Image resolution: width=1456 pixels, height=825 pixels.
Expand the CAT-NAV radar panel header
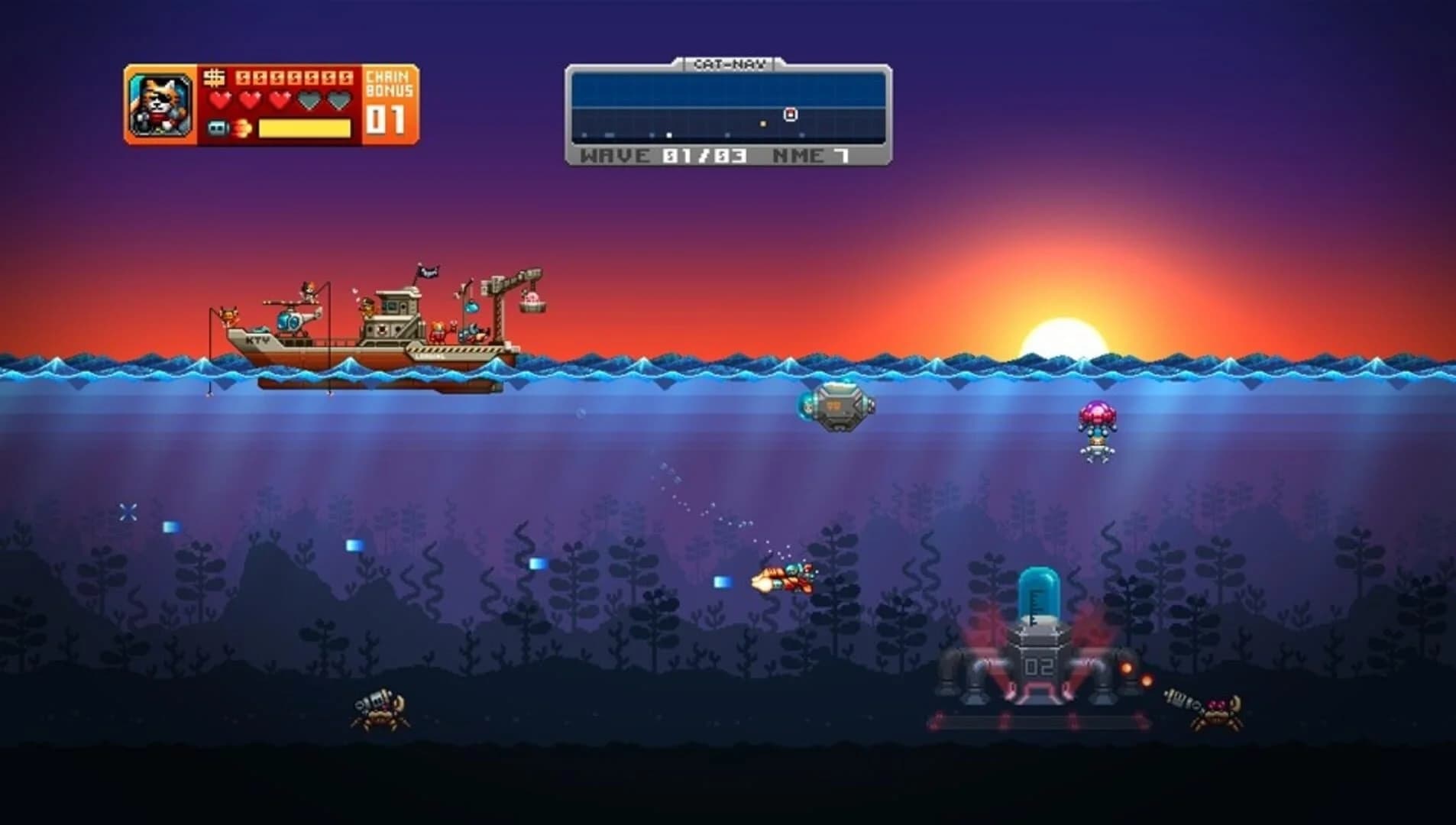[727, 65]
